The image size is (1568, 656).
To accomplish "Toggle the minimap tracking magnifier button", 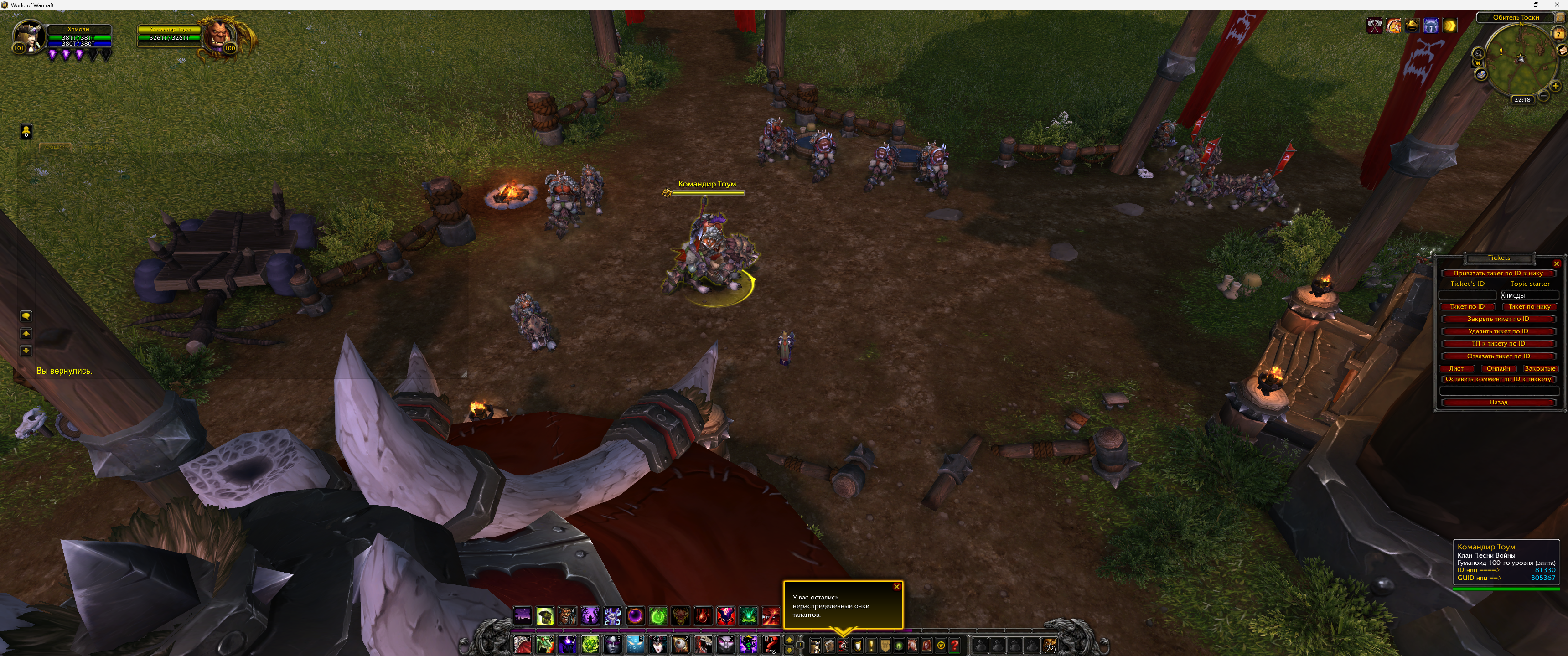I will pos(1478,53).
